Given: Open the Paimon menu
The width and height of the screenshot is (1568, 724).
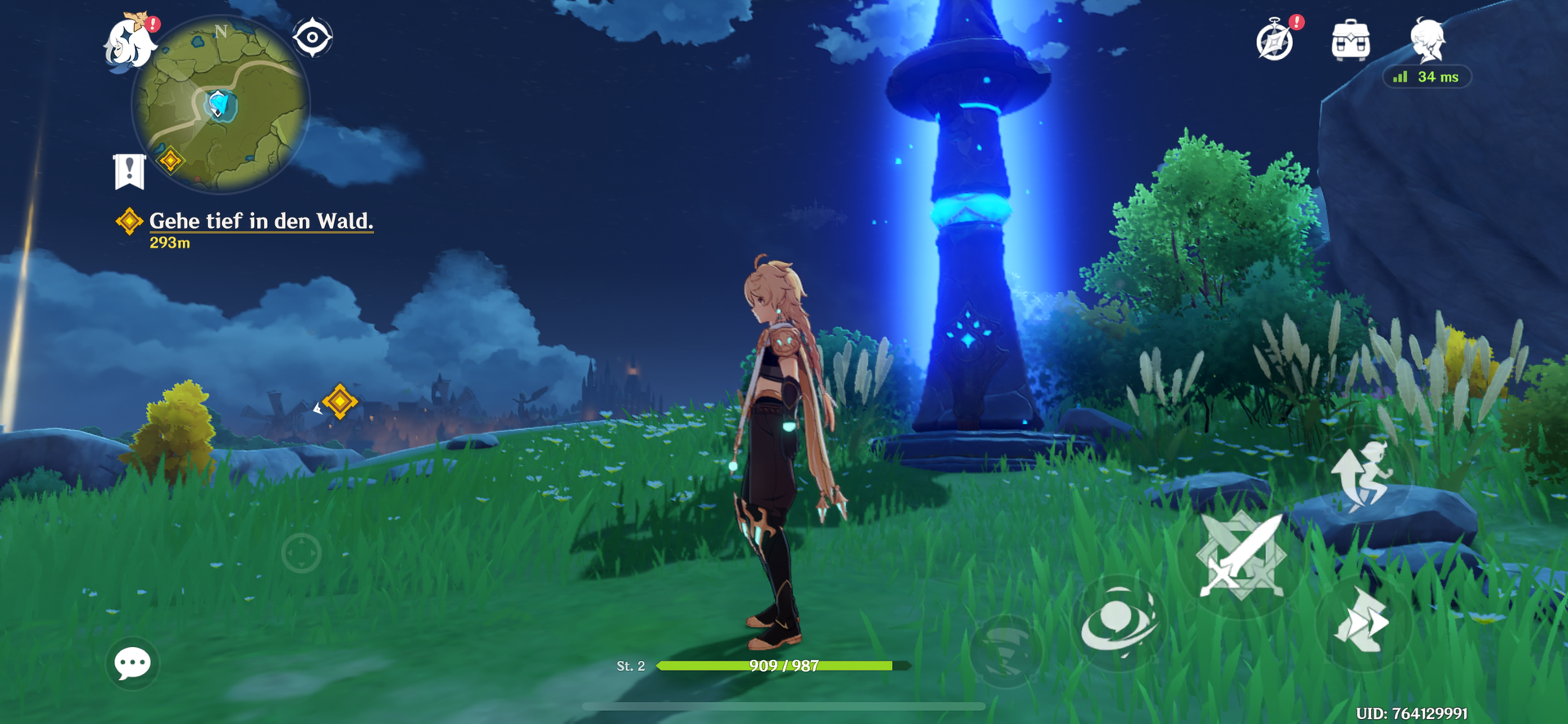Looking at the screenshot, I should (131, 41).
